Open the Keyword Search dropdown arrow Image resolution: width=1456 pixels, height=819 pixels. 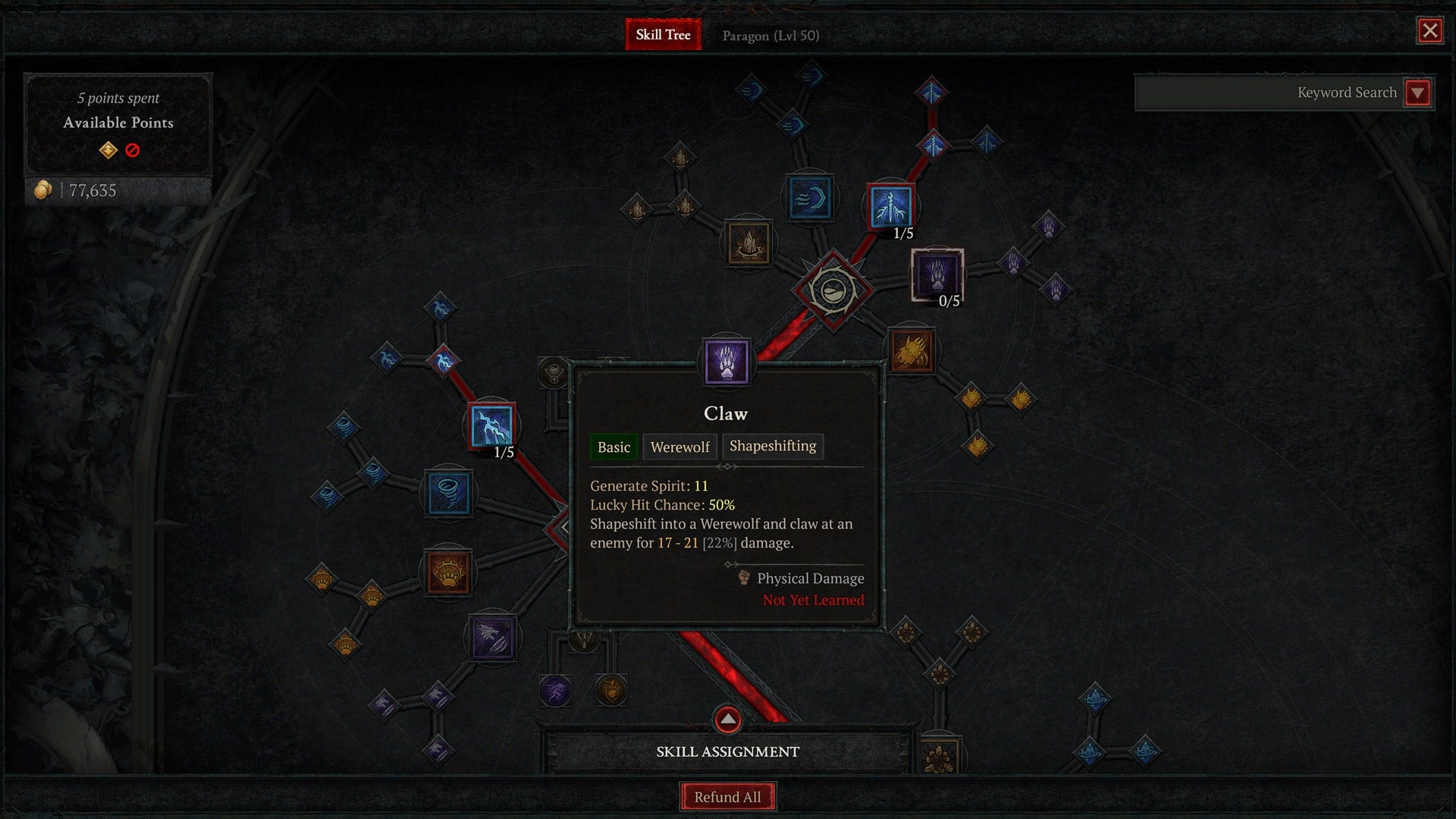(x=1417, y=93)
